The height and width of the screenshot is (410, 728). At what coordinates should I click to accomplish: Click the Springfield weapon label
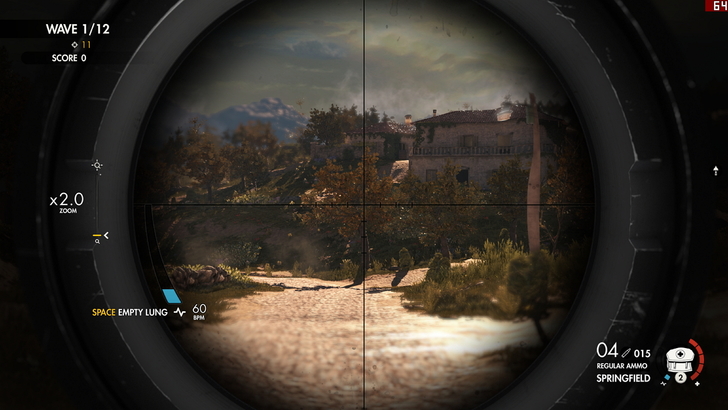click(x=623, y=379)
